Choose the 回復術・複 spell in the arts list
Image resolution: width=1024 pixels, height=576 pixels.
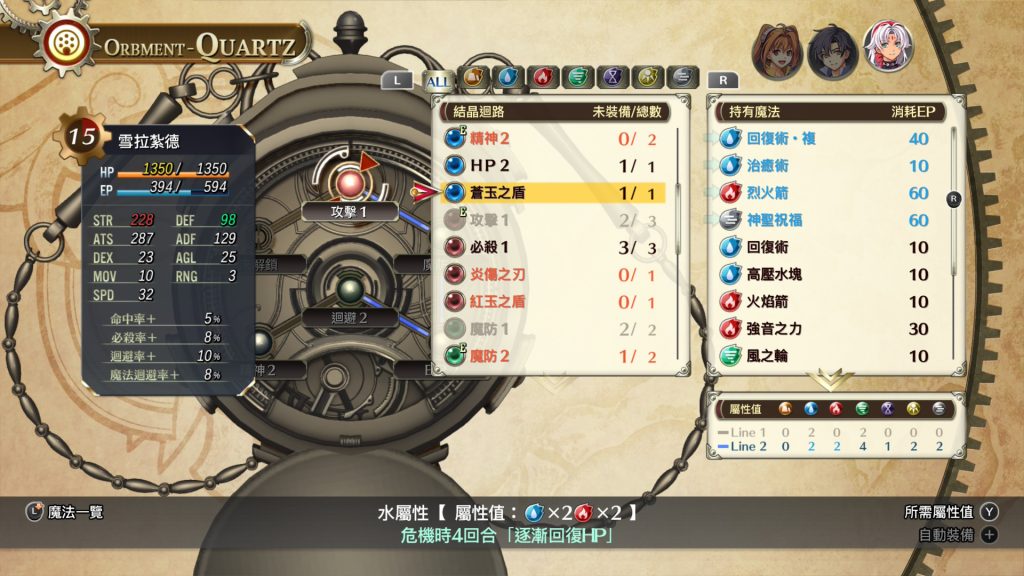pyautogui.click(x=829, y=139)
